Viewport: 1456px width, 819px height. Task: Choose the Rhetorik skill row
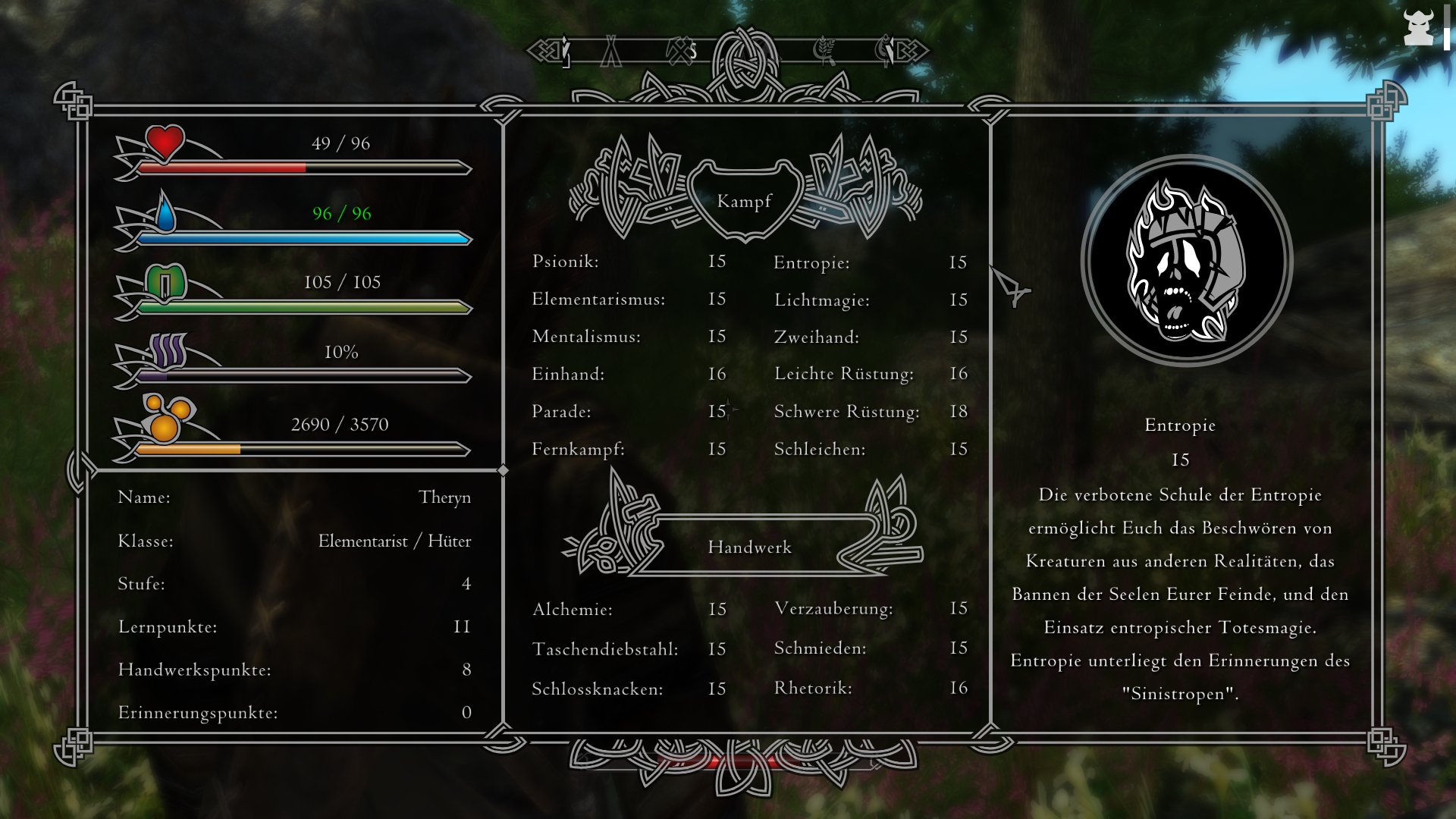click(x=813, y=688)
